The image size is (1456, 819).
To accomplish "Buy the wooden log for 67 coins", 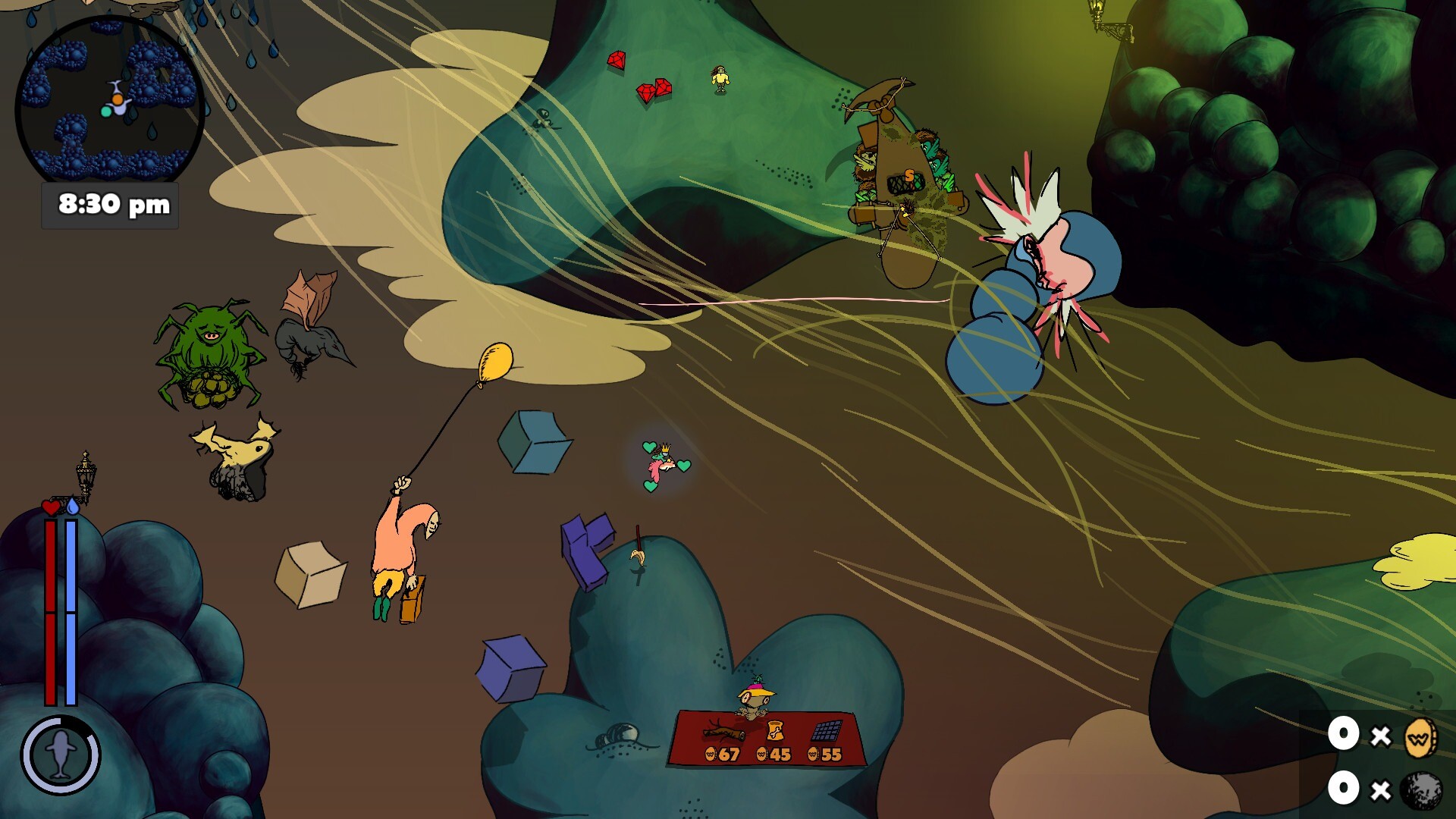I will click(x=723, y=733).
